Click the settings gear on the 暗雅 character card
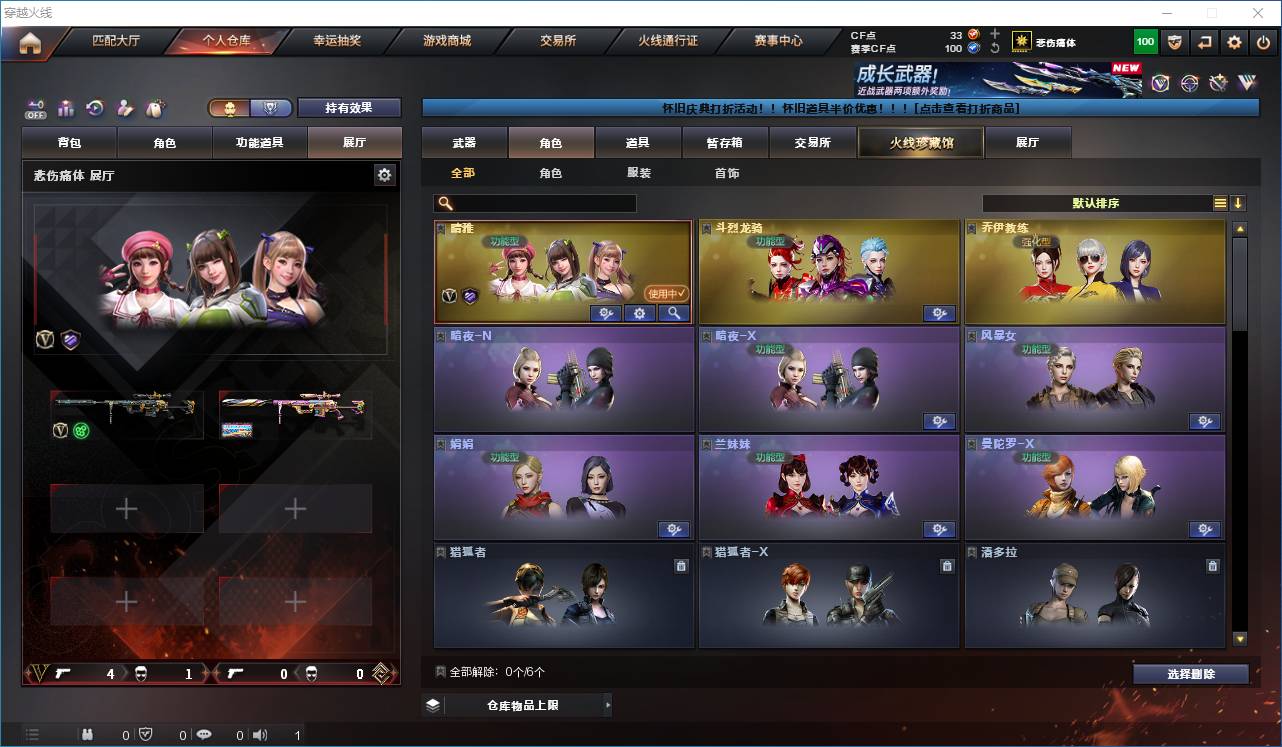This screenshot has height=747, width=1282. [x=639, y=313]
